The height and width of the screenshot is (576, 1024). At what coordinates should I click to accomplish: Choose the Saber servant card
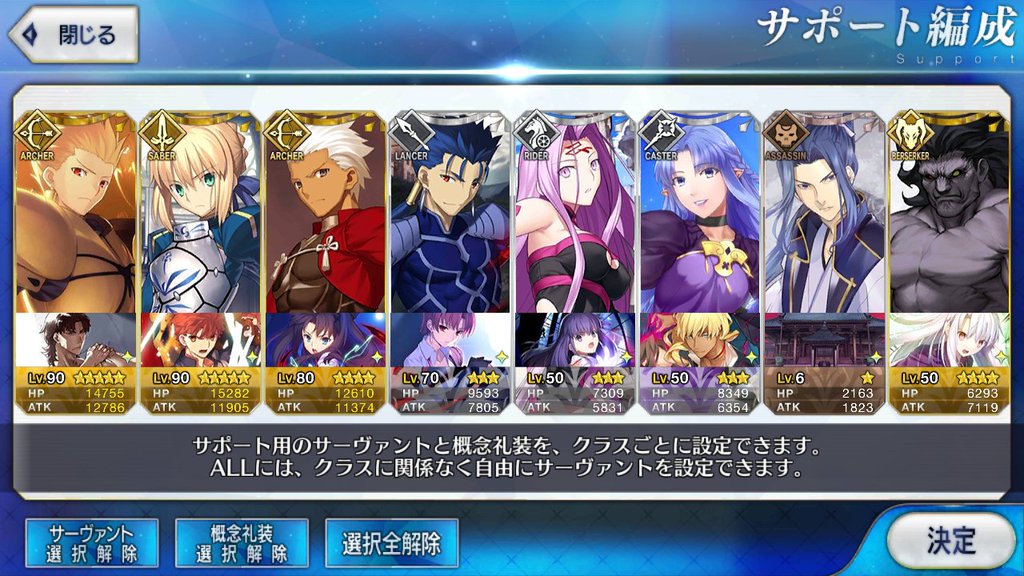pos(200,215)
